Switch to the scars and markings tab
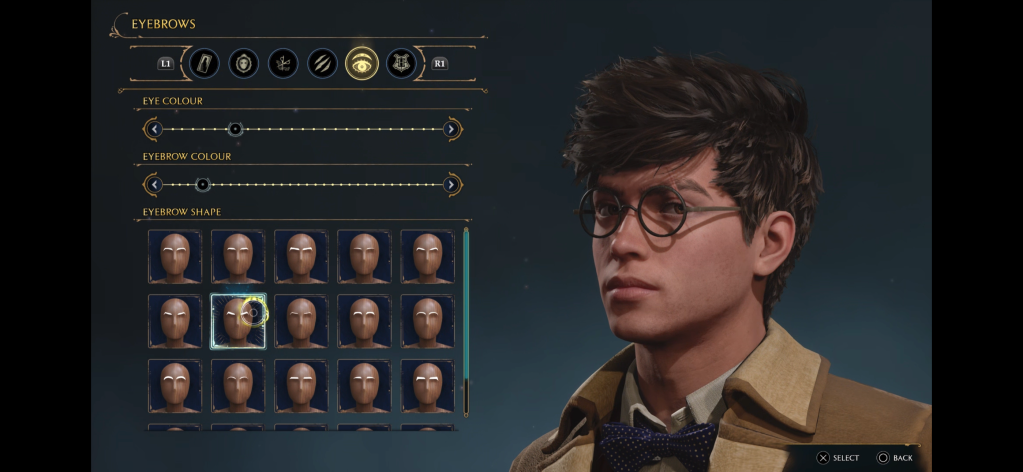This screenshot has height=472, width=1023. point(322,63)
